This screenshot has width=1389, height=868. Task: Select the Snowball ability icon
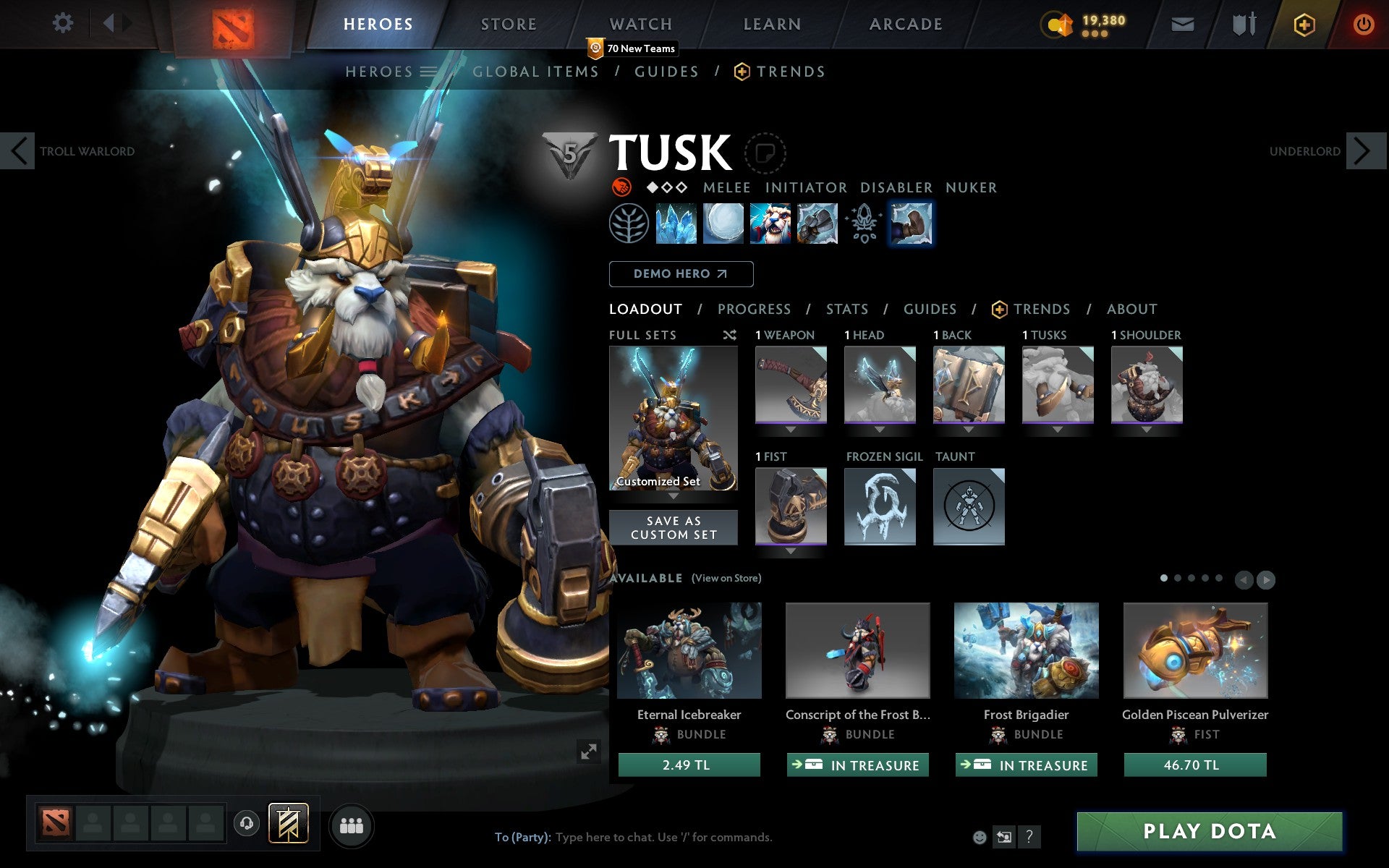click(724, 224)
